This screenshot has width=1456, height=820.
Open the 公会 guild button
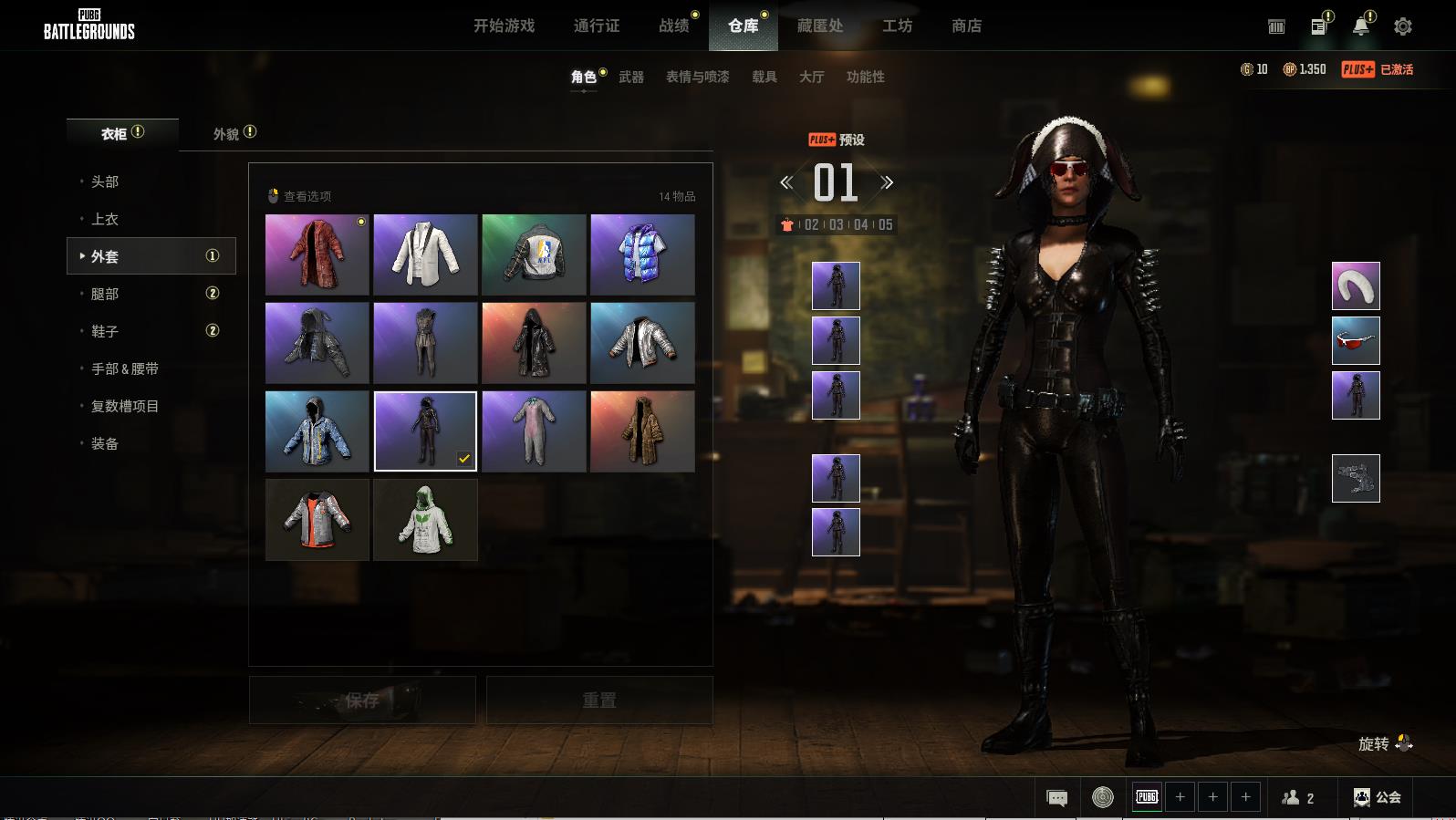coord(1378,797)
